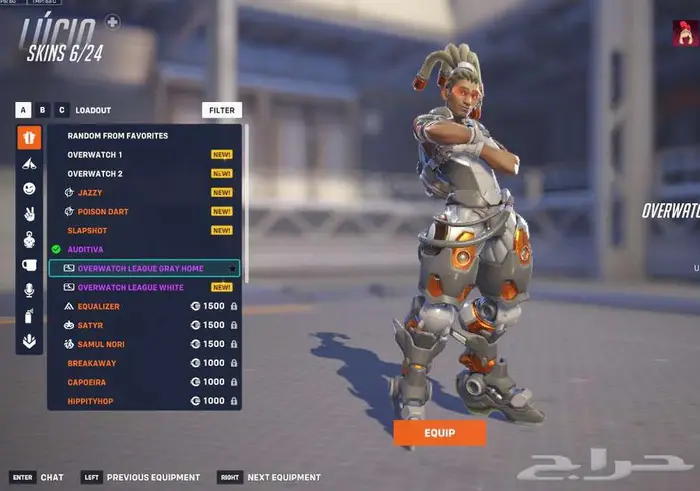
Task: Open the emotes category smiley icon
Action: [29, 188]
